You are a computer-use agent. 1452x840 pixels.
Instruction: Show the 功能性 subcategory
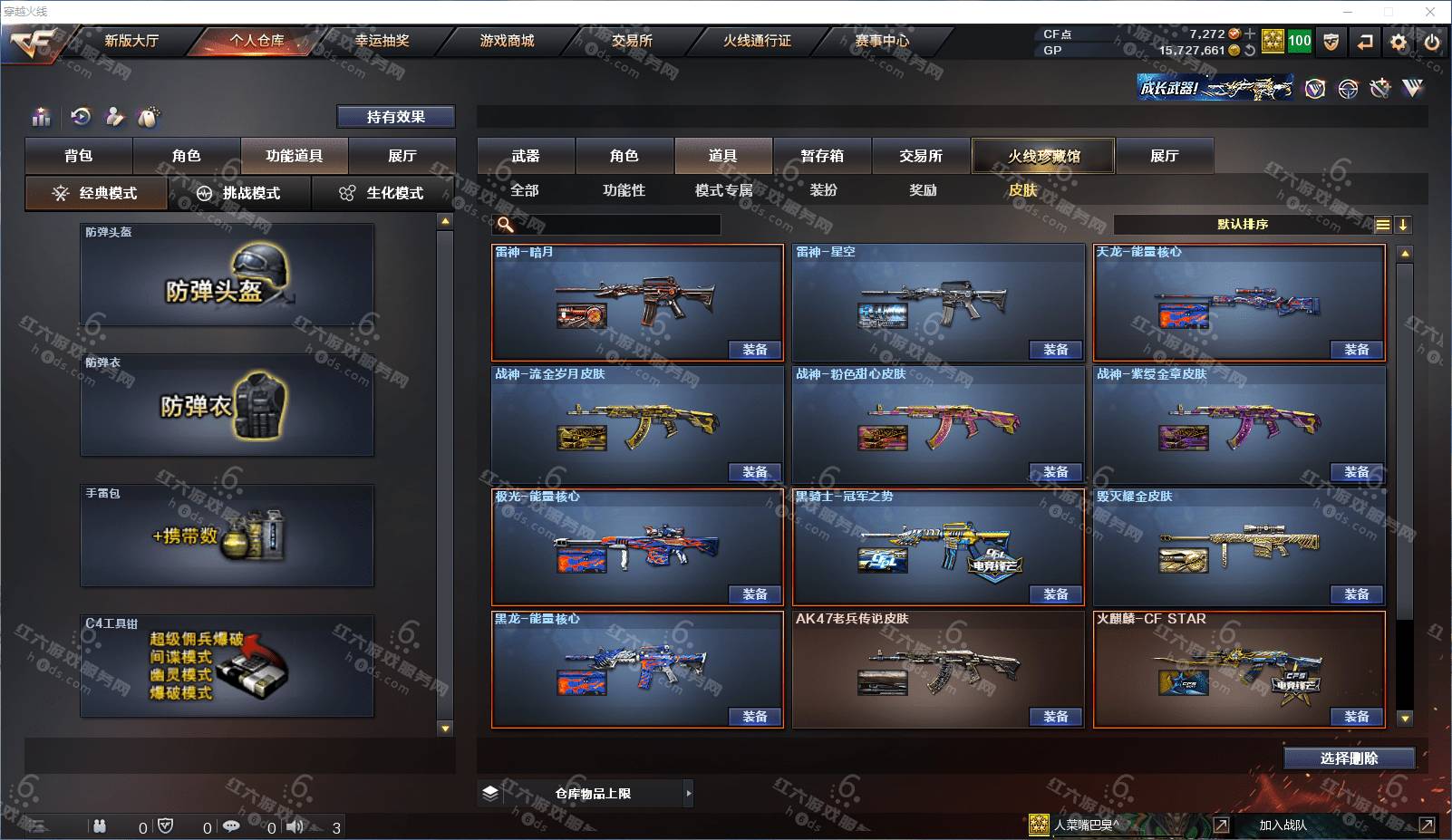click(624, 190)
